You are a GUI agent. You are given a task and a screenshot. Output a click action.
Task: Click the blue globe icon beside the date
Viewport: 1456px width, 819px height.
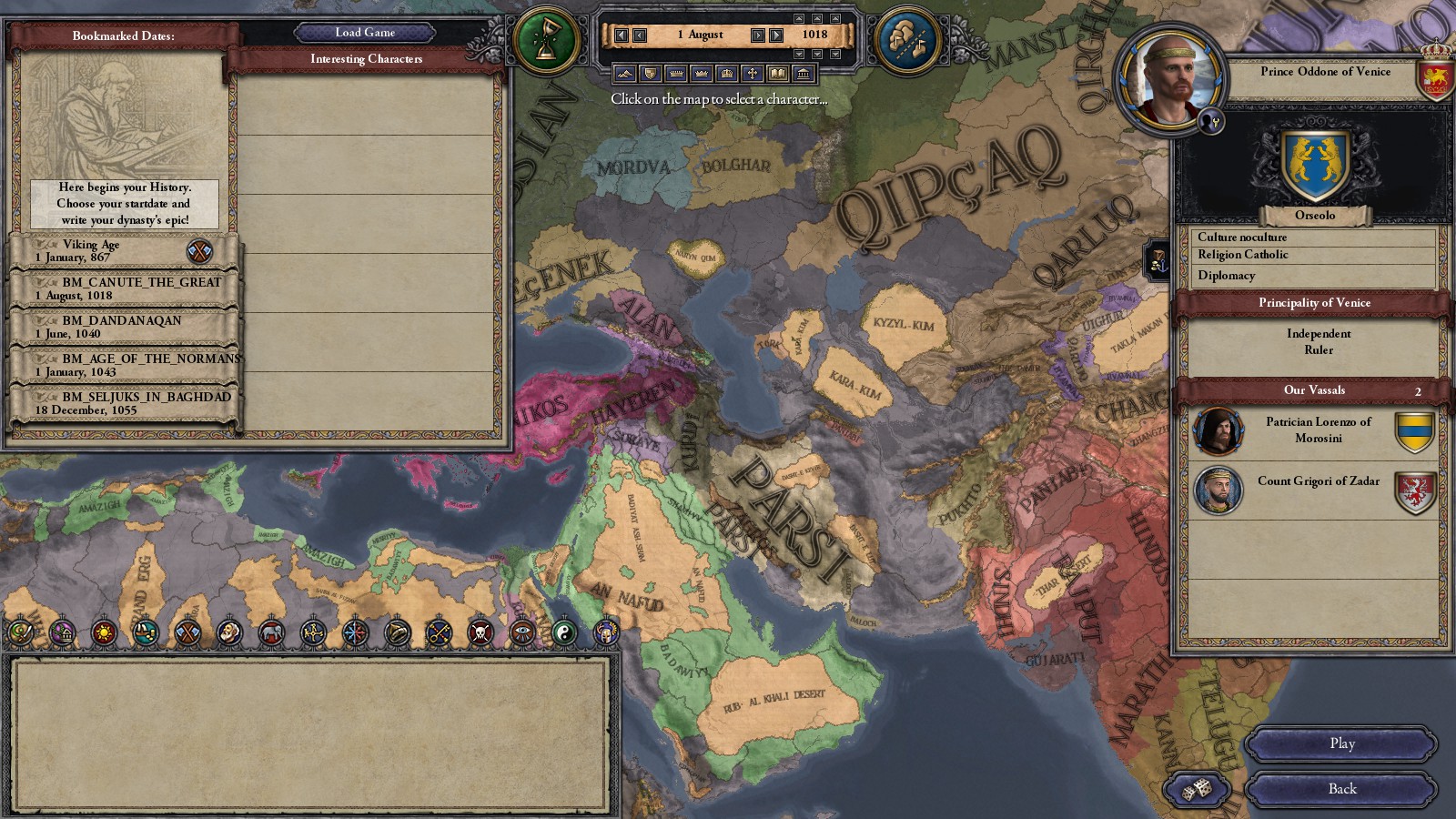pyautogui.click(x=907, y=36)
